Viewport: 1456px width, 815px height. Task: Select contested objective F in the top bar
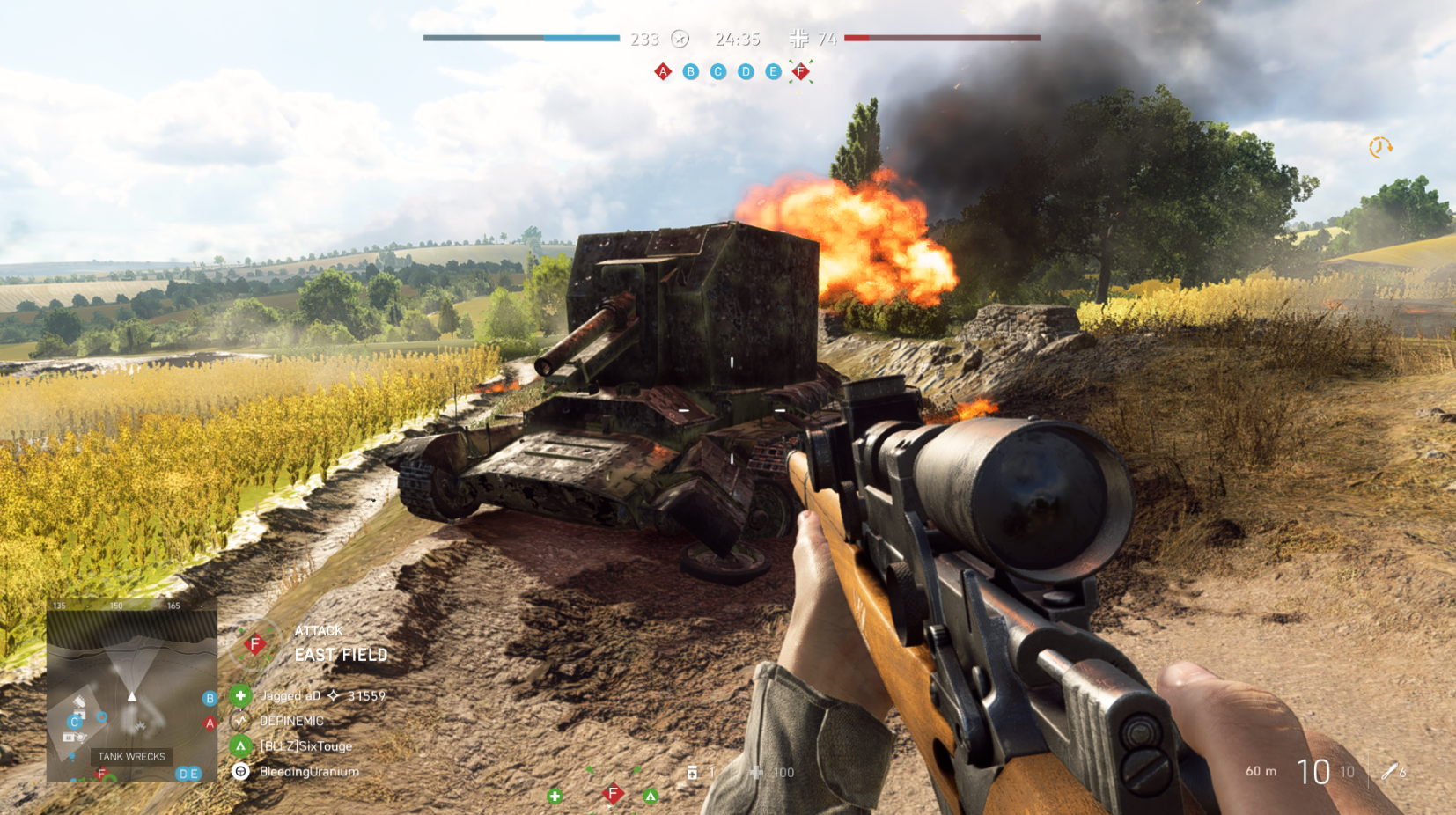point(801,71)
